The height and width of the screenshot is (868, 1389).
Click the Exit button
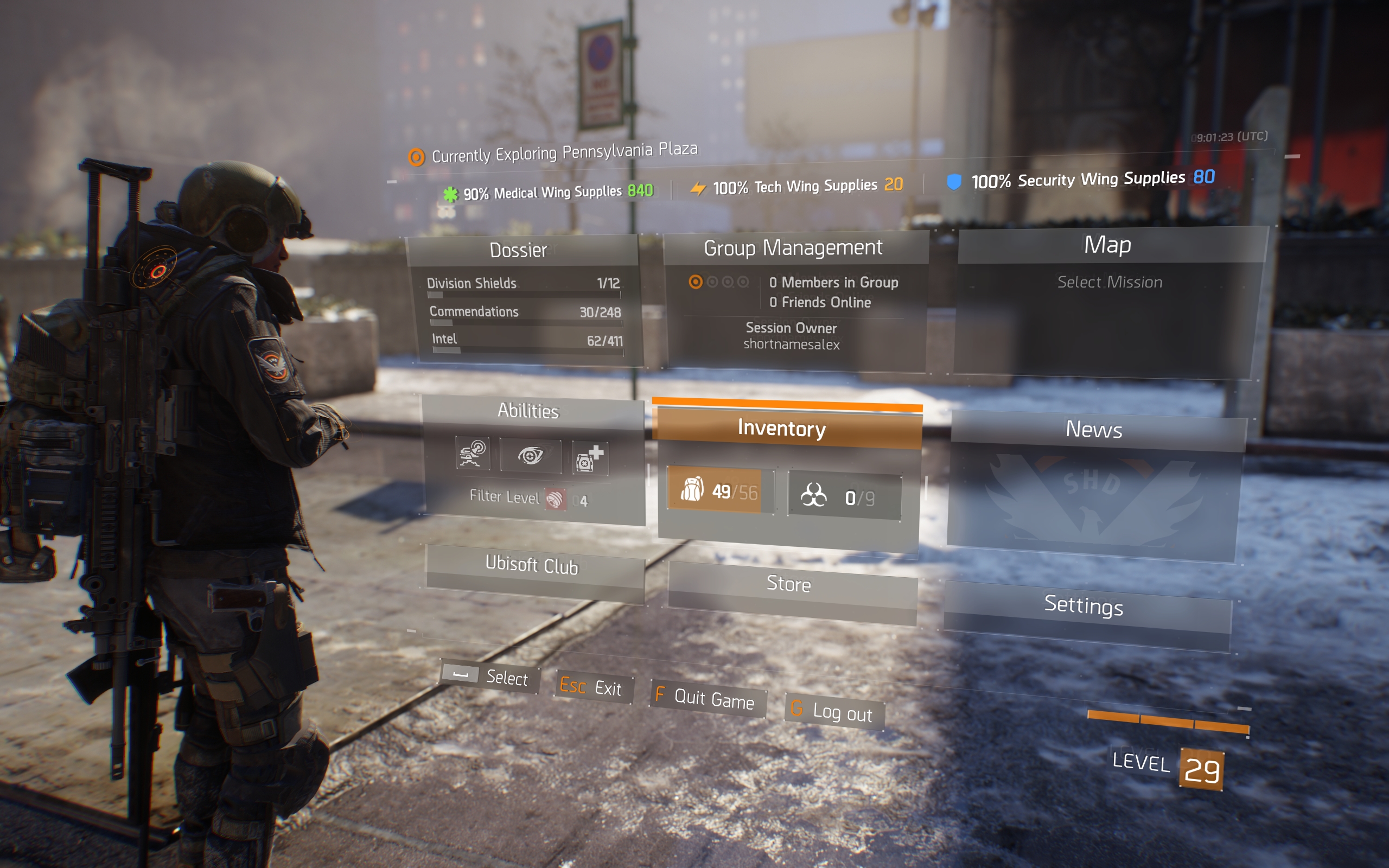click(591, 687)
